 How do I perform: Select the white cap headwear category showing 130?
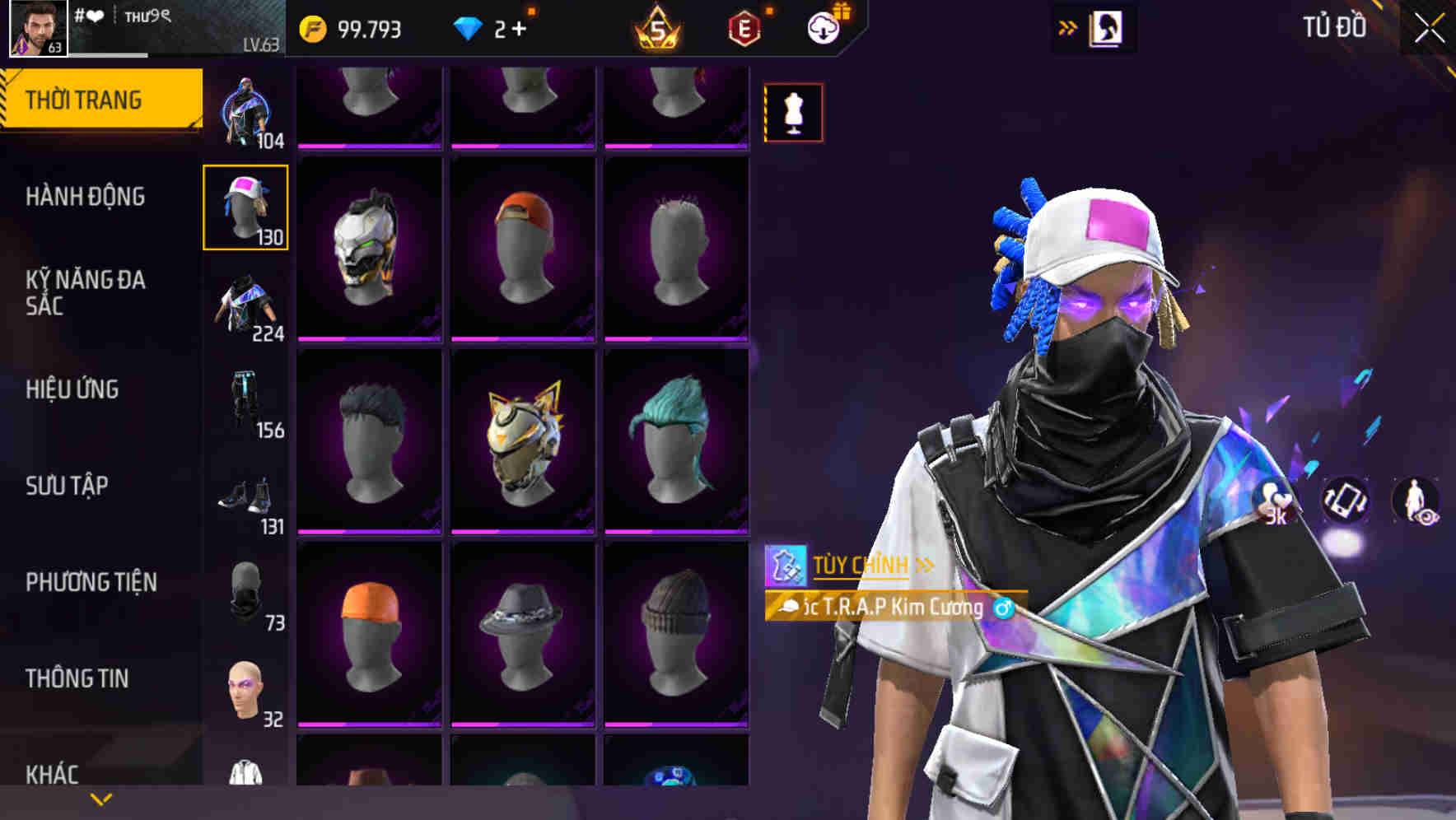click(x=246, y=206)
